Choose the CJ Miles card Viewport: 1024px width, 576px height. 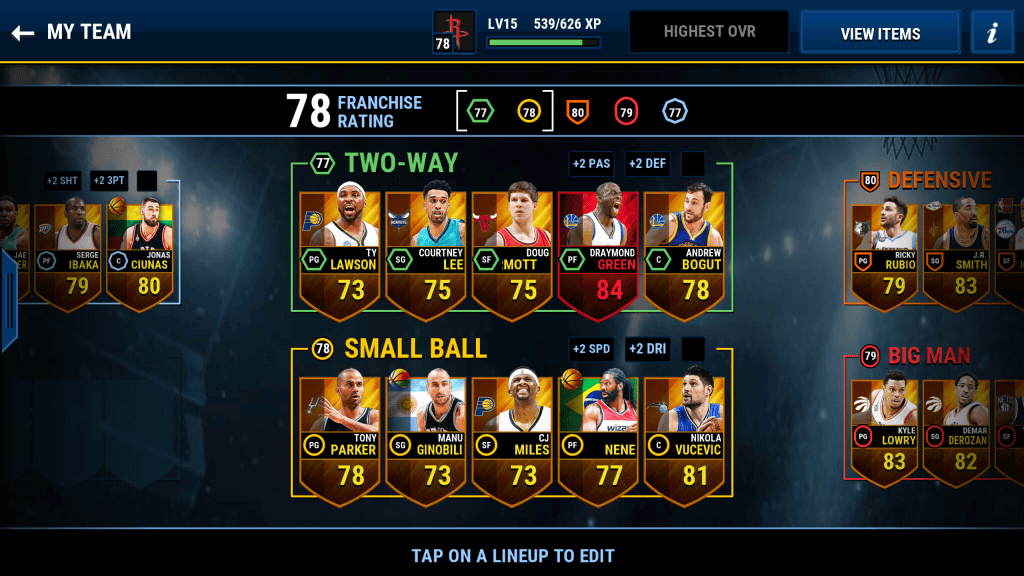pos(513,435)
